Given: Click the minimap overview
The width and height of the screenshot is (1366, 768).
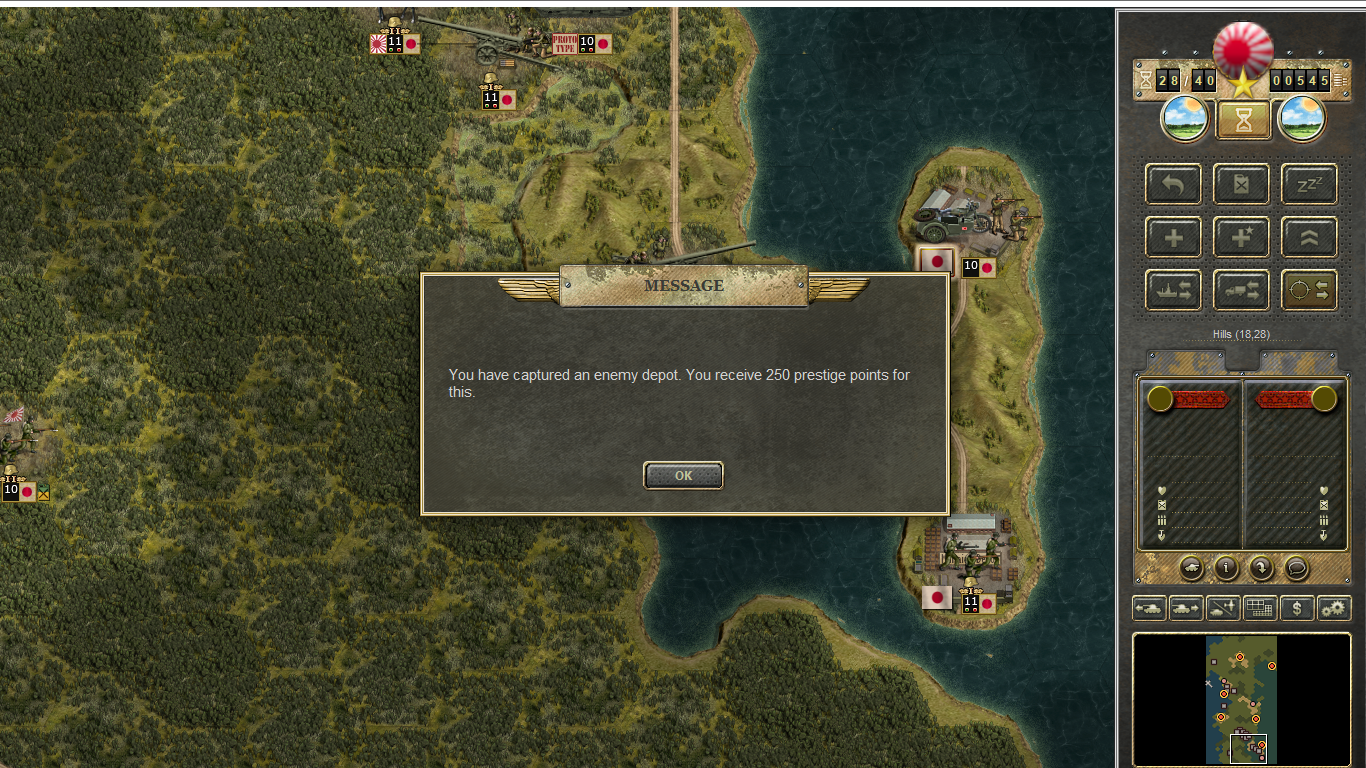Looking at the screenshot, I should [x=1241, y=699].
